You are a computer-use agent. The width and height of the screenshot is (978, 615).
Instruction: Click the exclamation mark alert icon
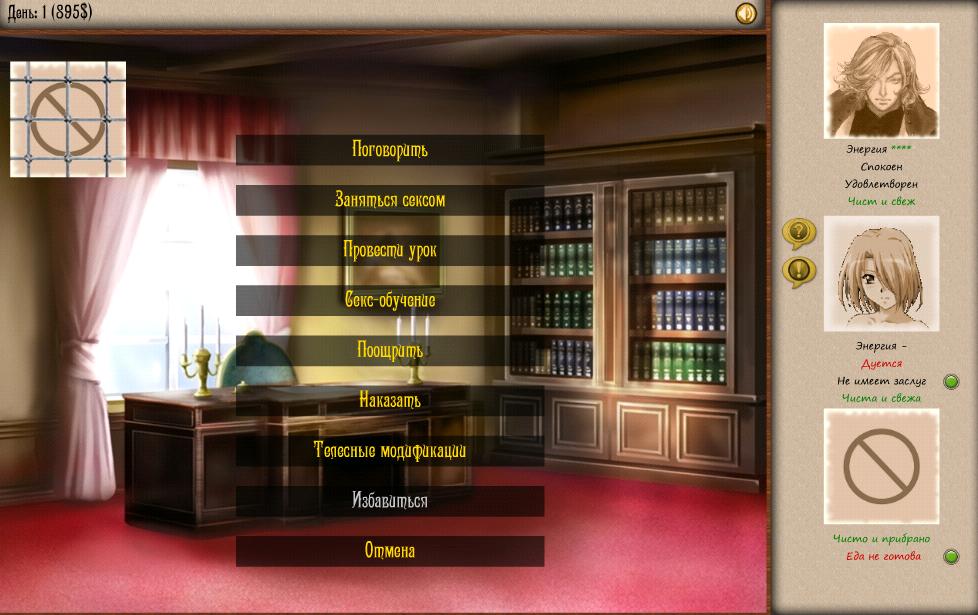click(798, 270)
